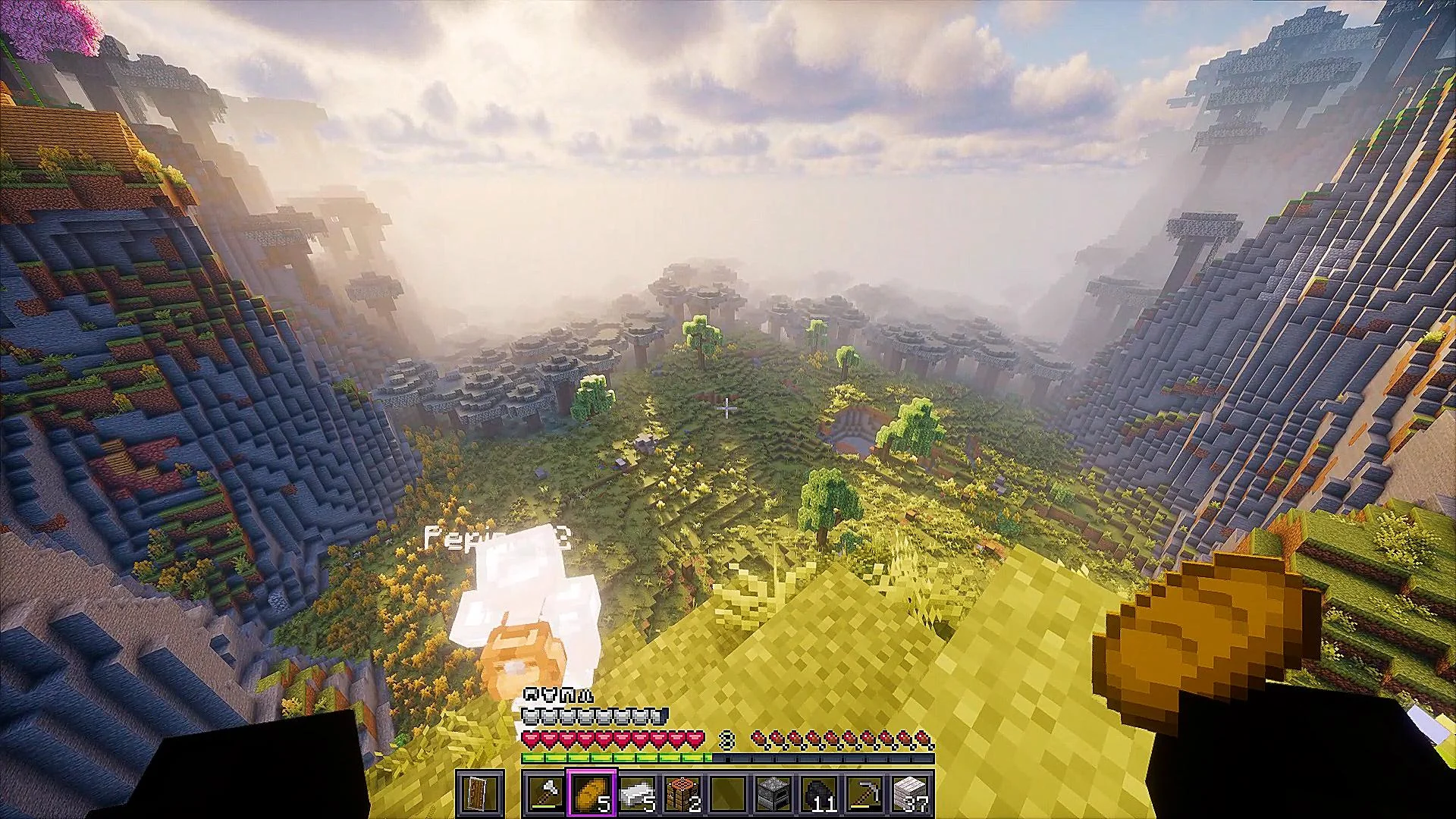Select the stone axe in the hotbar
Viewport: 1456px width, 819px height.
tap(546, 792)
